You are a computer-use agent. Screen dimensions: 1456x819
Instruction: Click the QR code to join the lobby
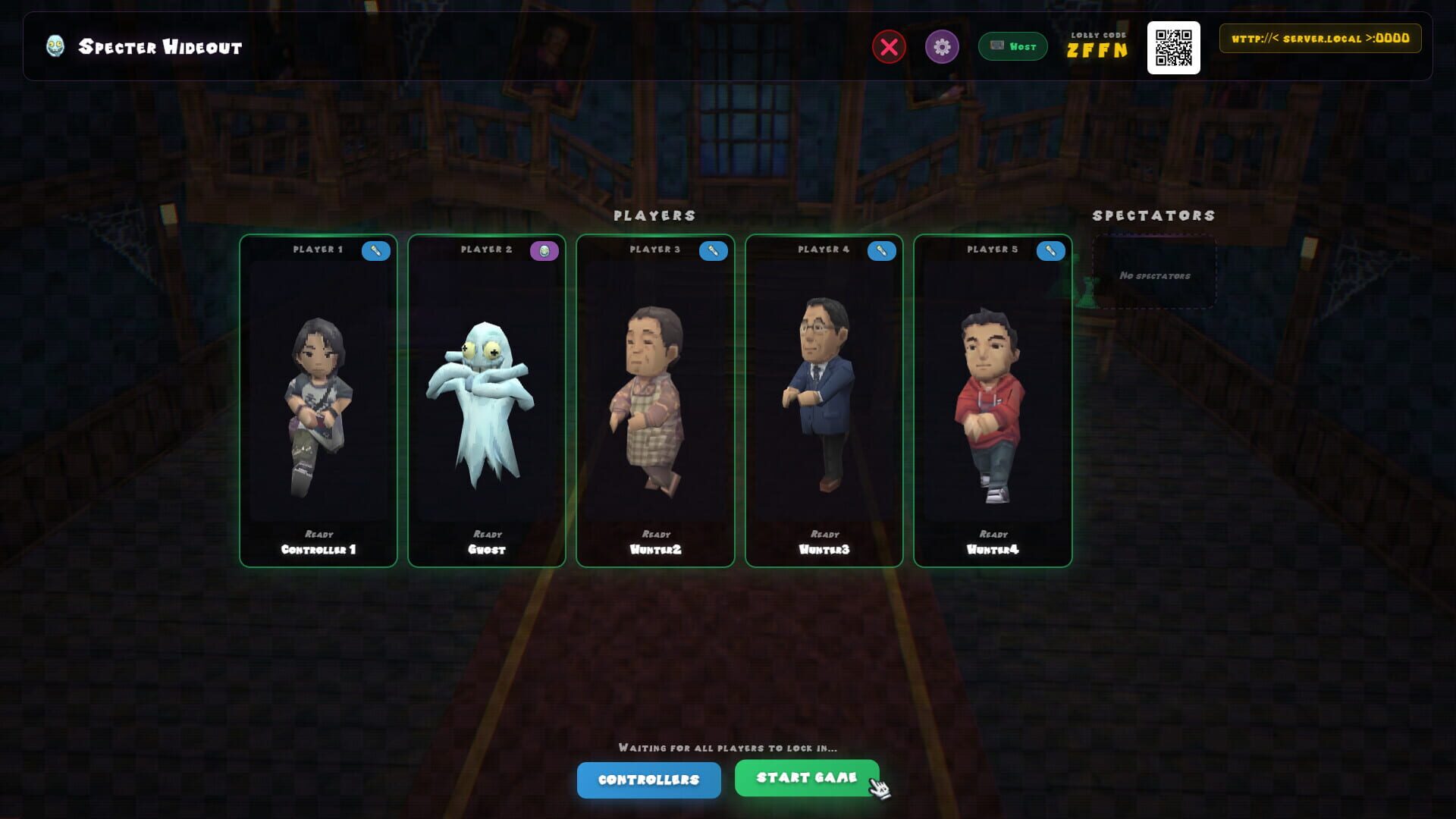tap(1175, 48)
